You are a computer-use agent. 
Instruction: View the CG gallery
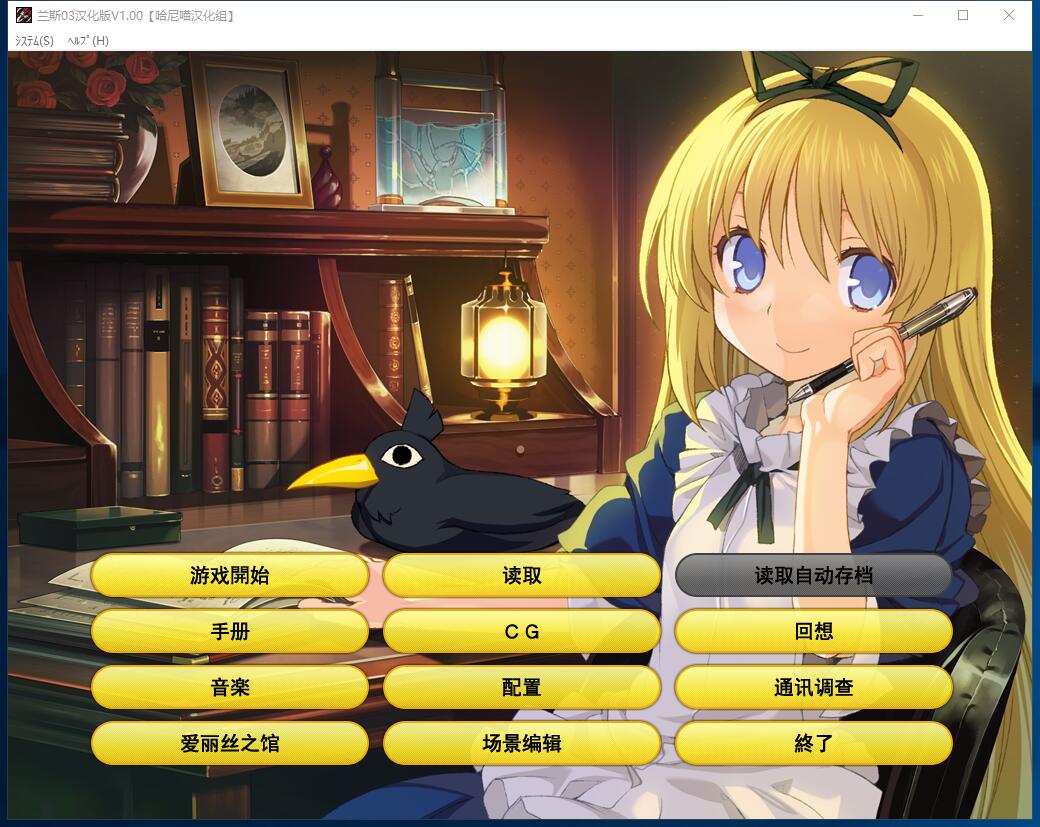point(521,631)
